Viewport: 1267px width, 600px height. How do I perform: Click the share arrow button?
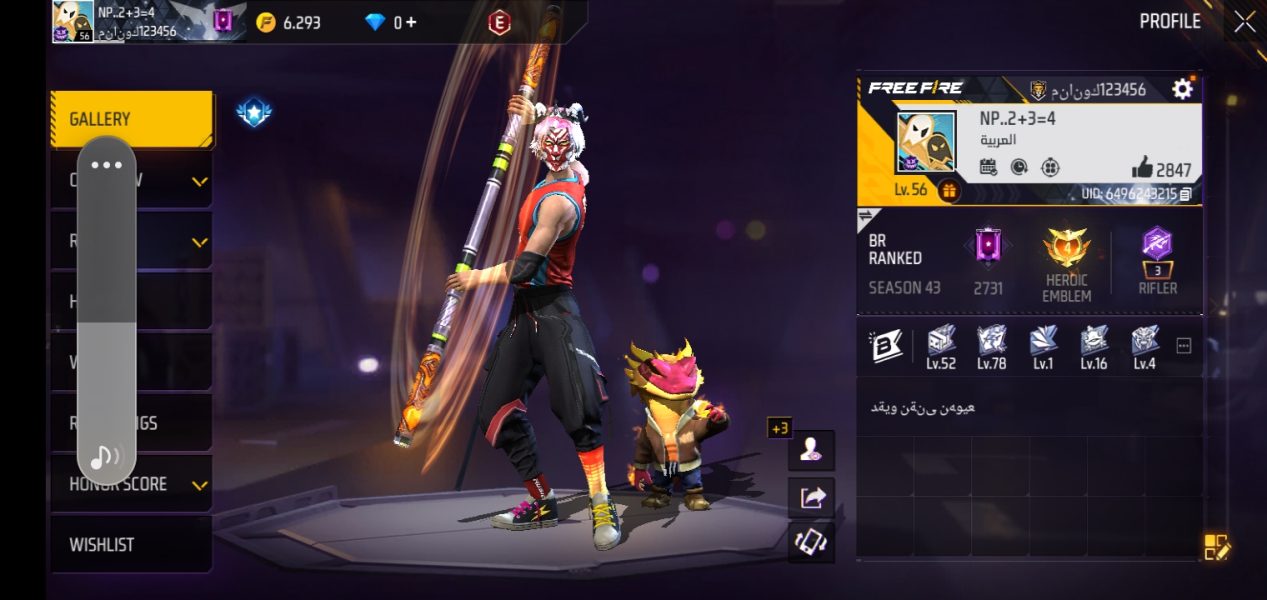click(811, 496)
